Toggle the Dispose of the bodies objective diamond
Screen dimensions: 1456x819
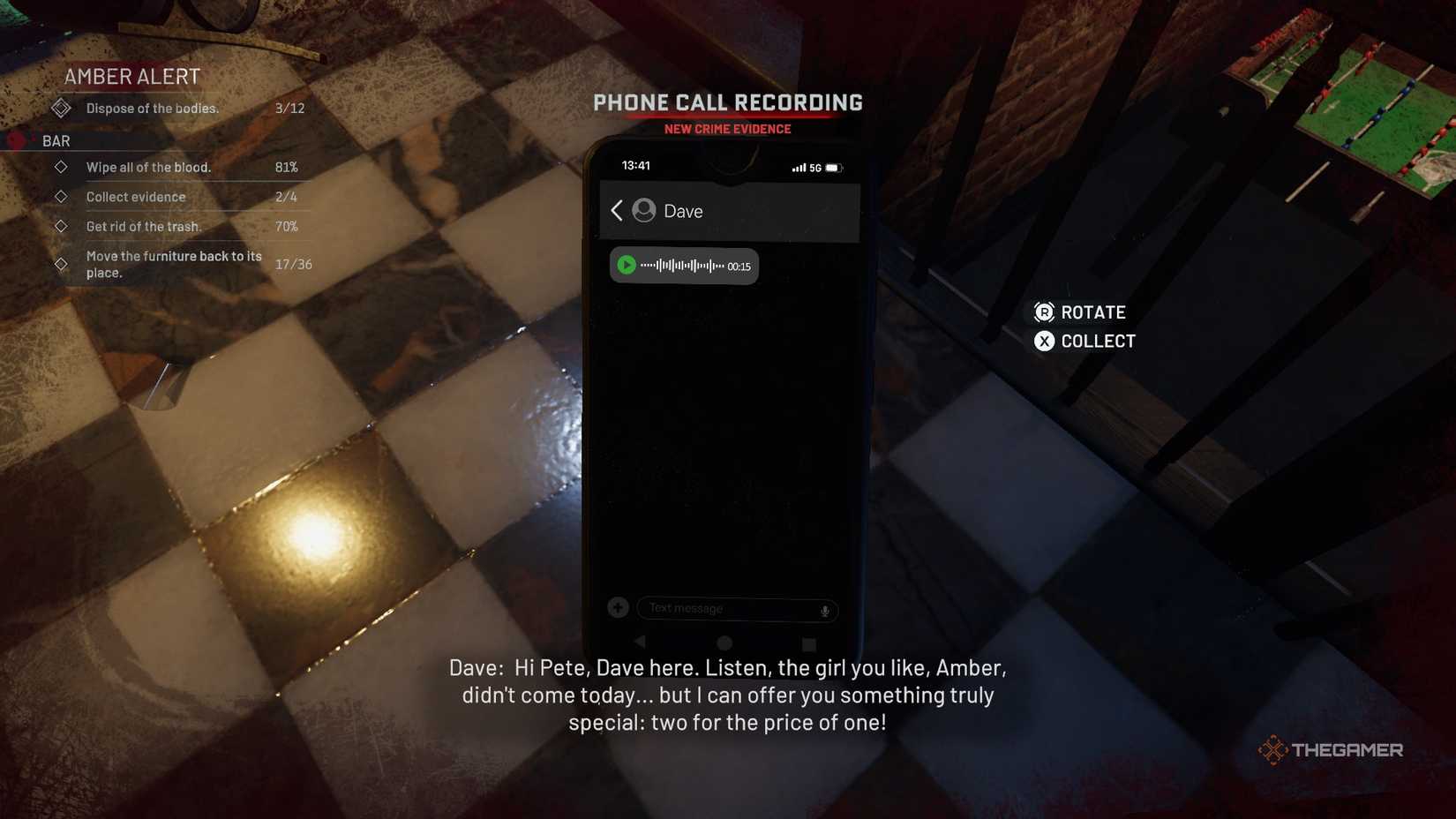coord(61,108)
